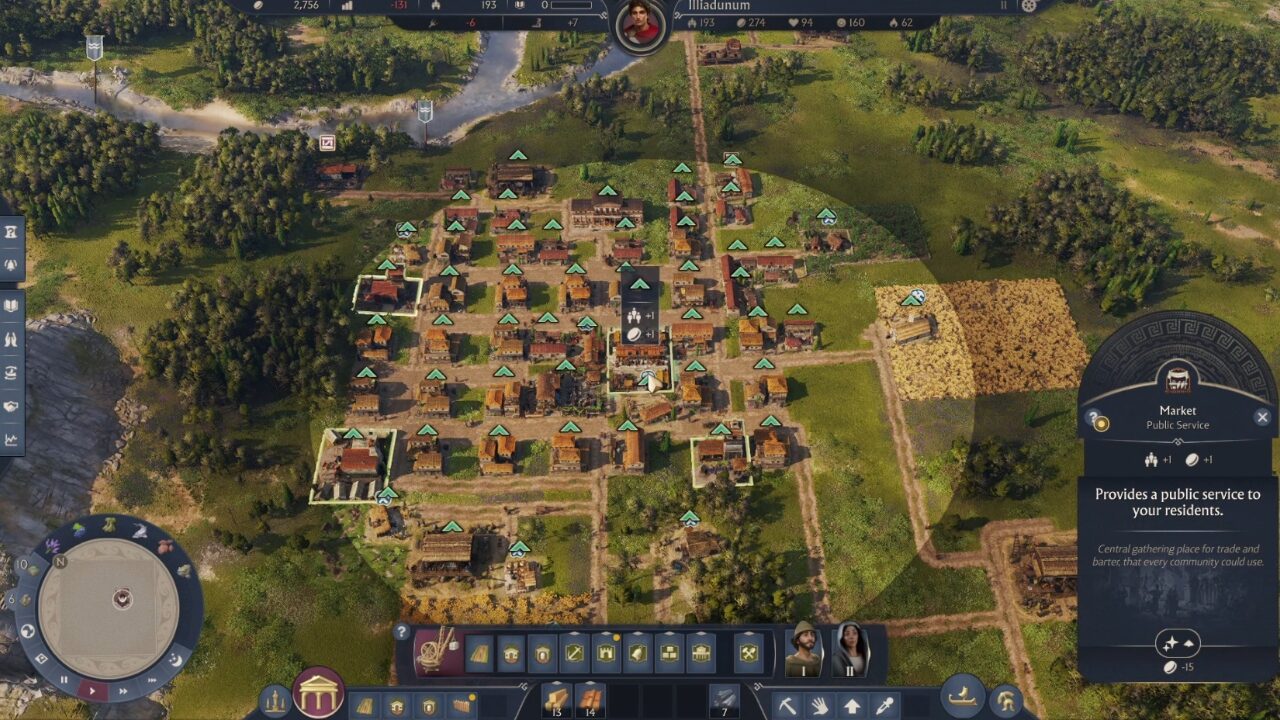Choose the hammers production building category
This screenshot has width=1280, height=720.
click(x=747, y=653)
